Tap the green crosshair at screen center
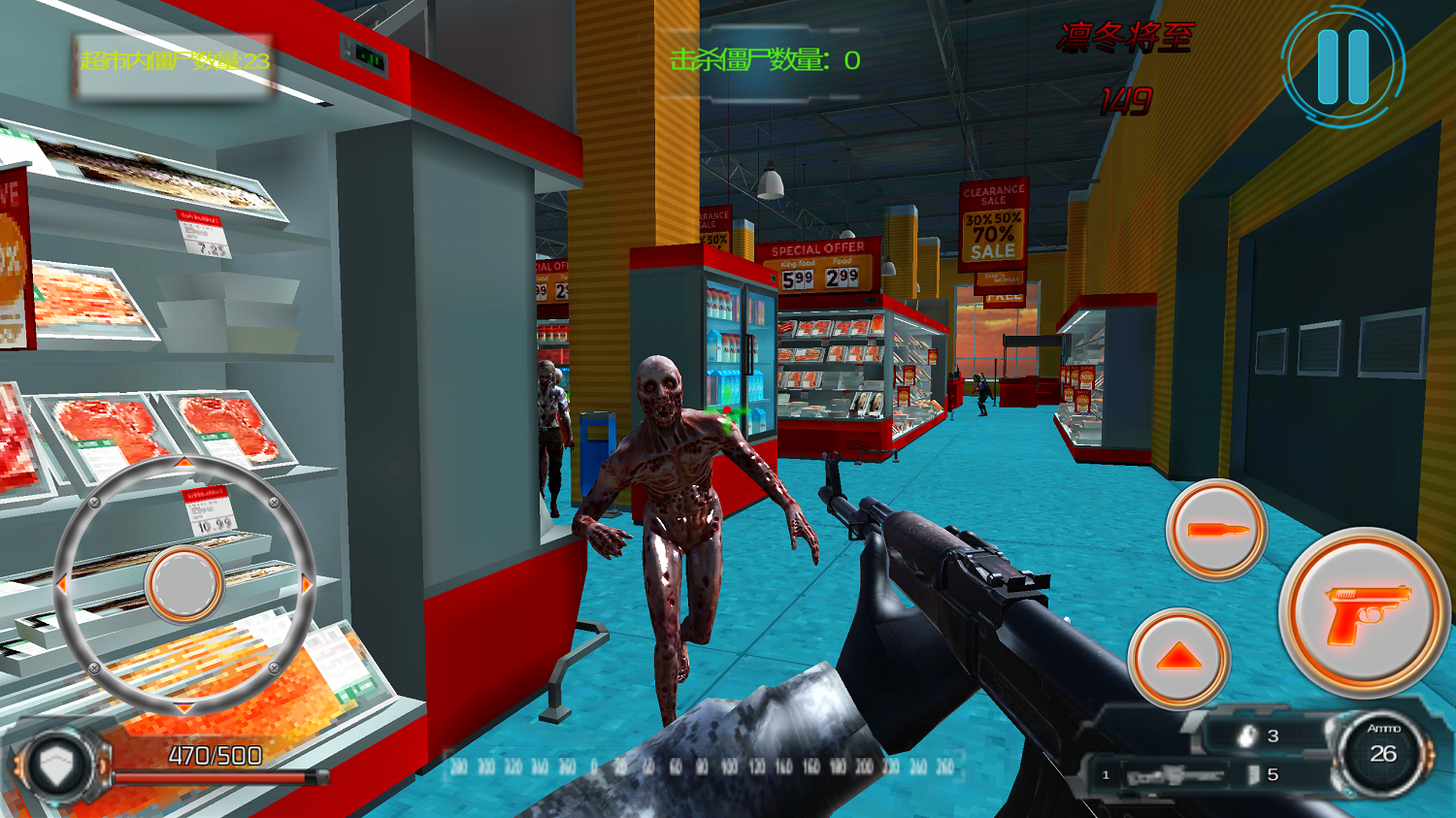 pos(728,410)
